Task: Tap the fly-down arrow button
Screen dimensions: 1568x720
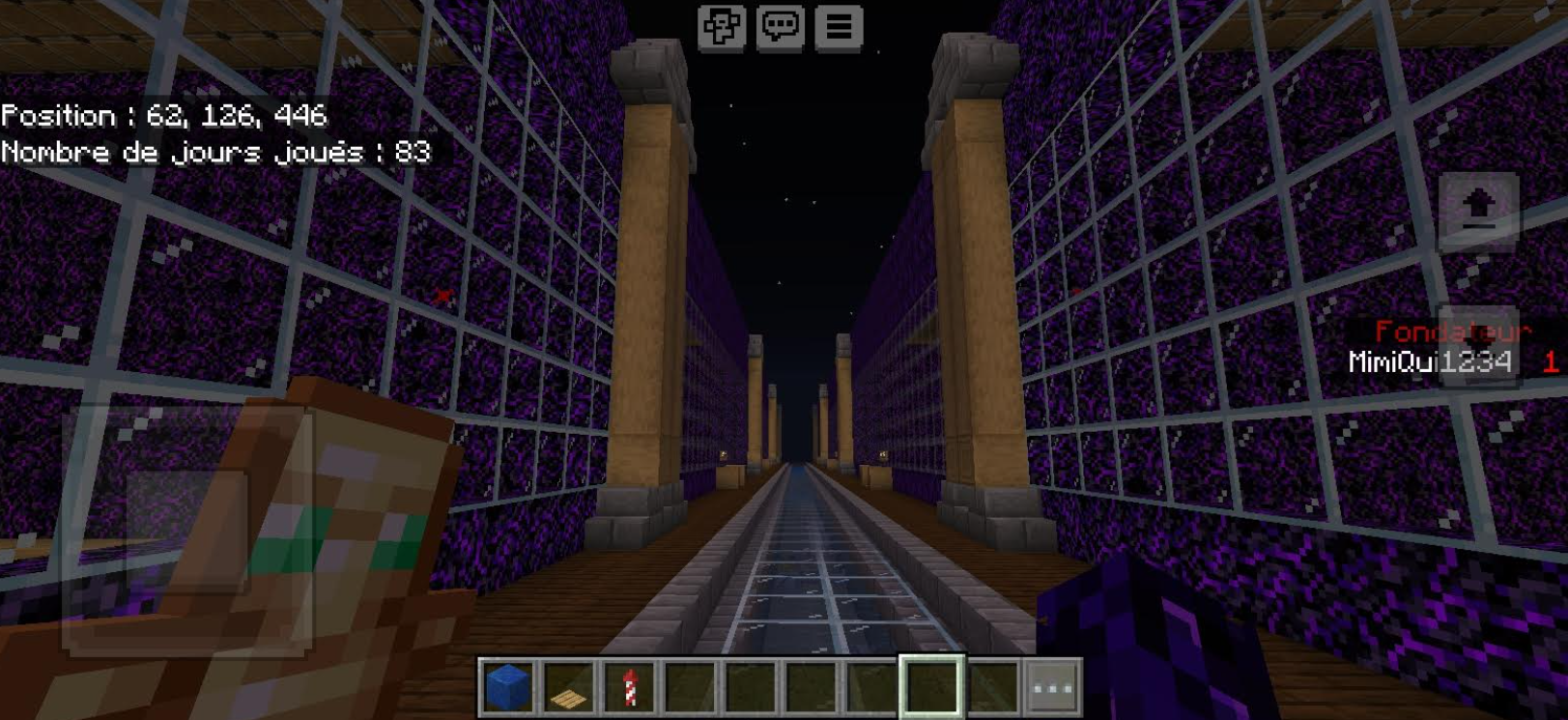Action: [x=1478, y=346]
